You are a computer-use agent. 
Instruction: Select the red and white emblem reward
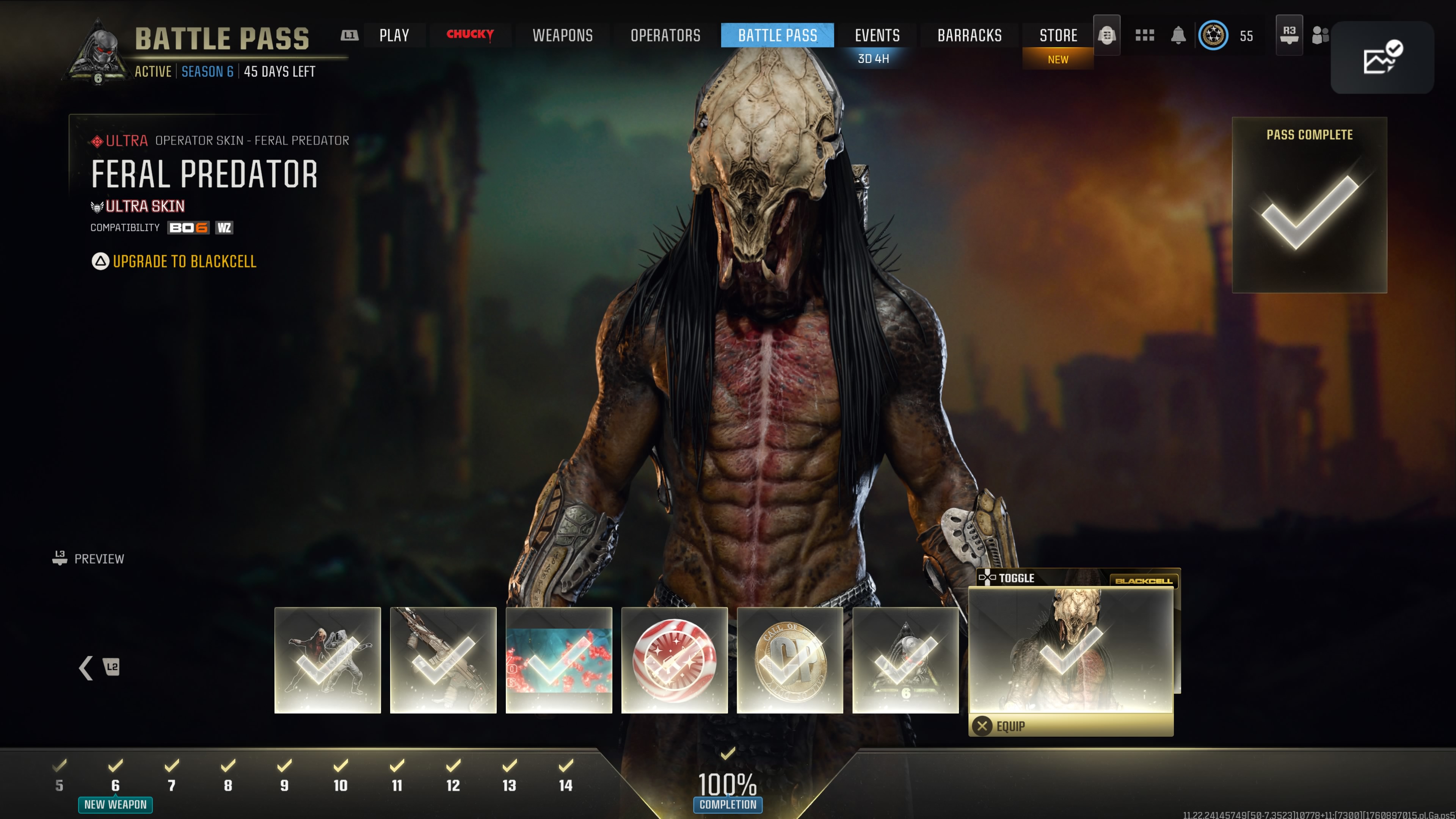[674, 660]
